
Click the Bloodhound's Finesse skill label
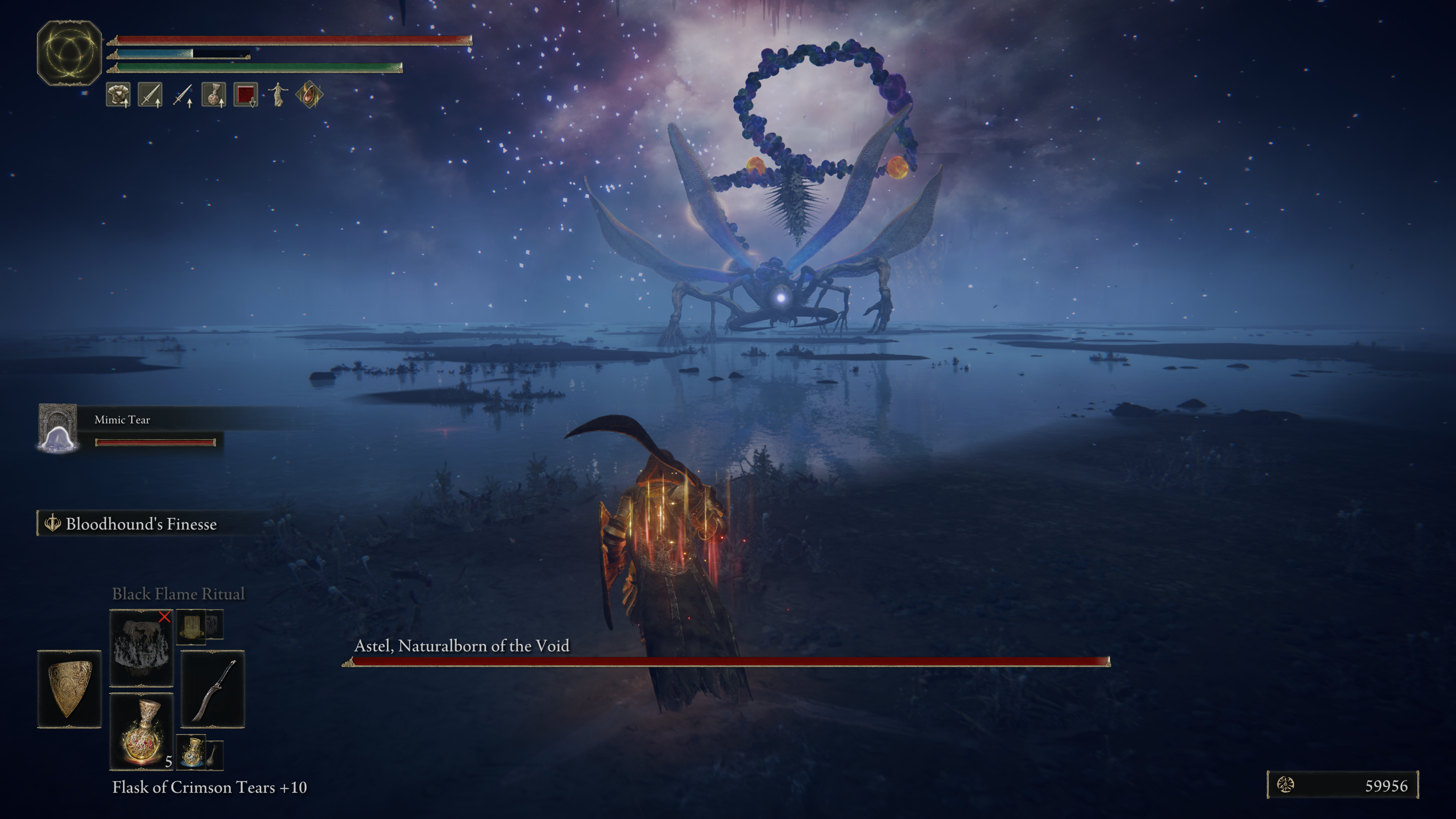click(x=141, y=524)
